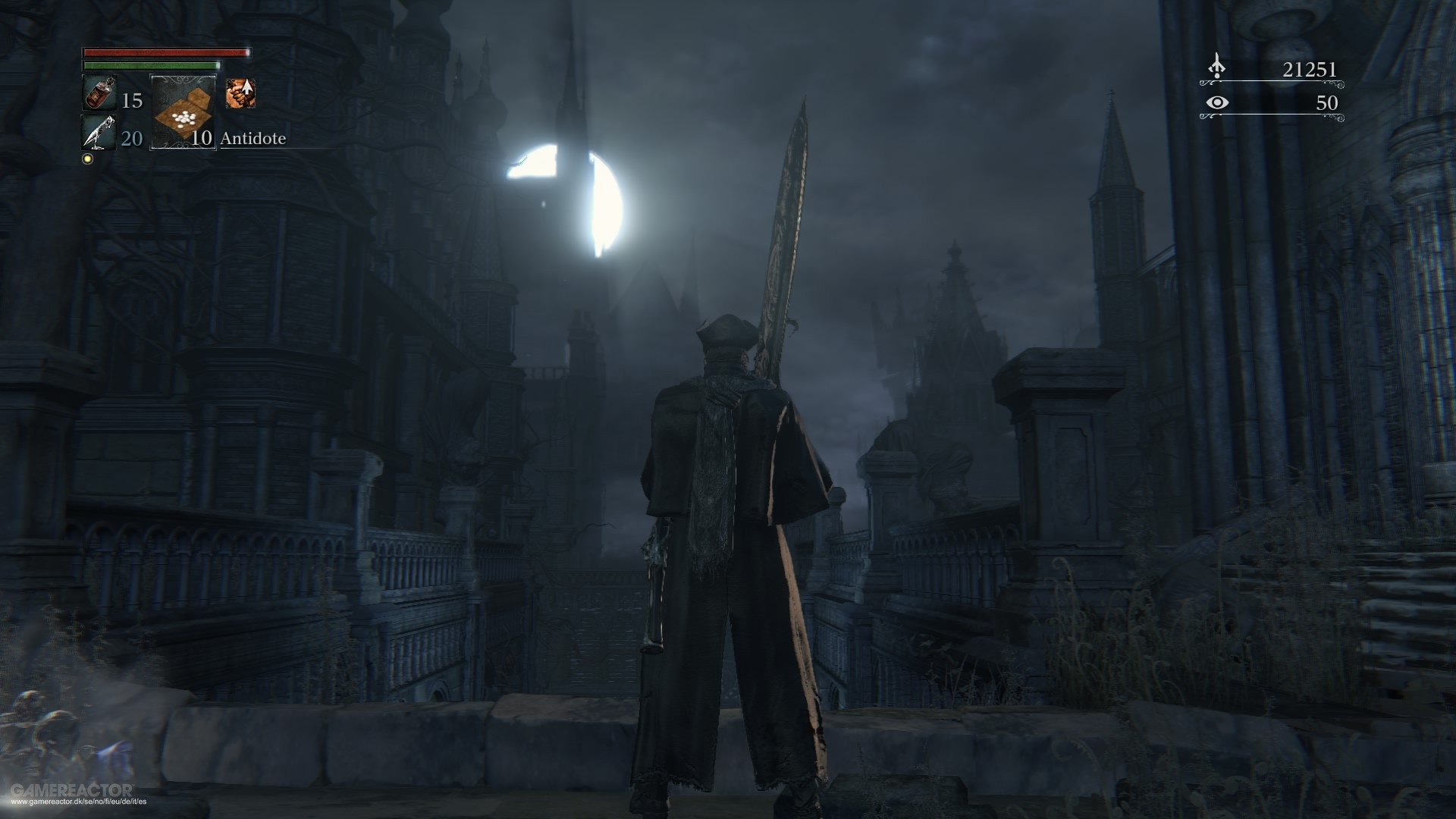Image resolution: width=1456 pixels, height=819 pixels.
Task: Click the Insight value 50
Action: point(1328,103)
